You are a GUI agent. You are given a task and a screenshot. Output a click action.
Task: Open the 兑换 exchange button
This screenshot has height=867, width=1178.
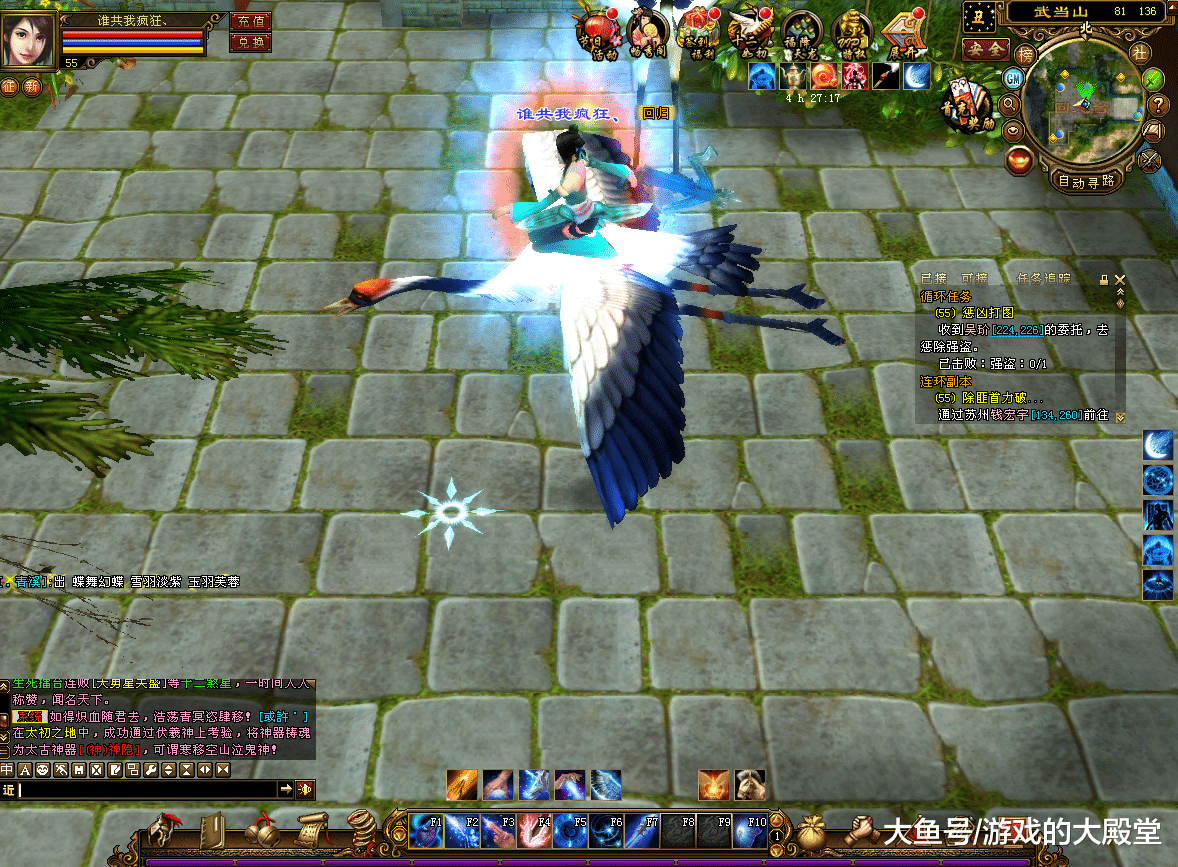250,43
